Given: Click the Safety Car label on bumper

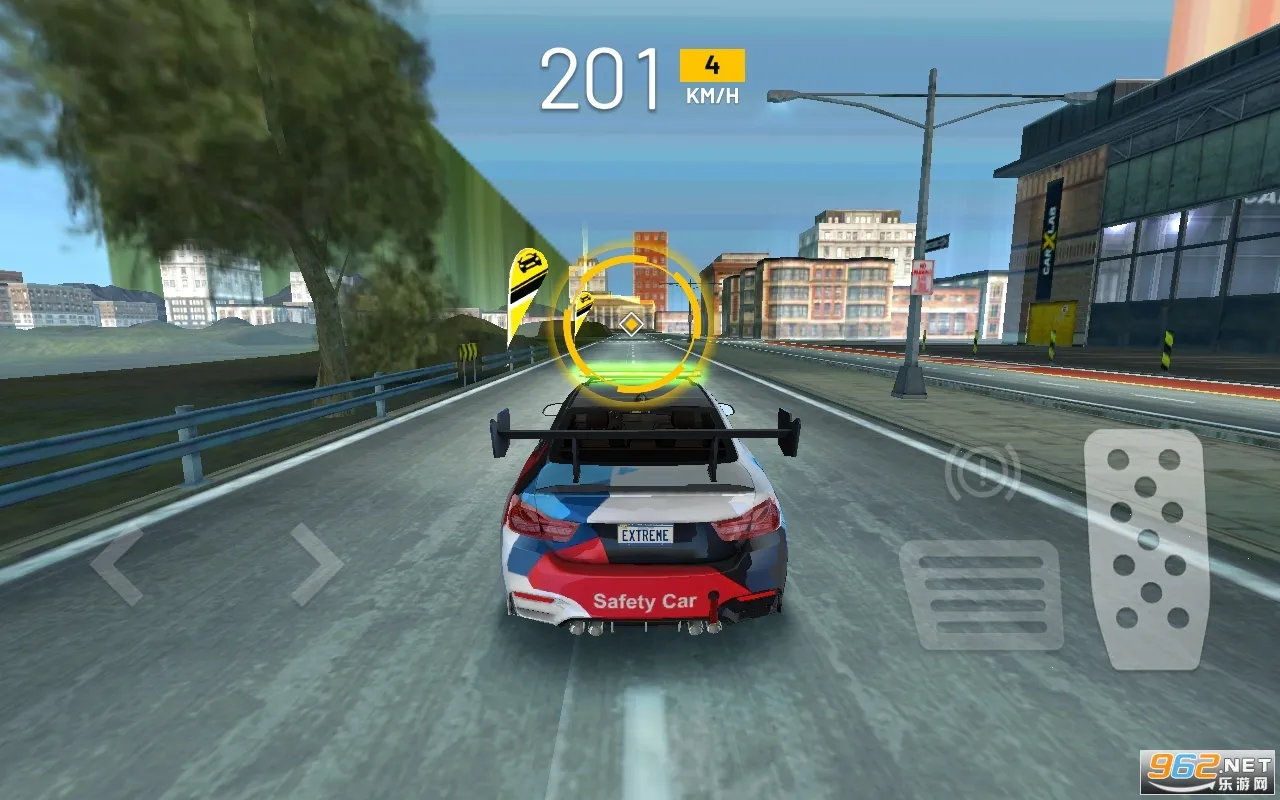Looking at the screenshot, I should (x=645, y=599).
